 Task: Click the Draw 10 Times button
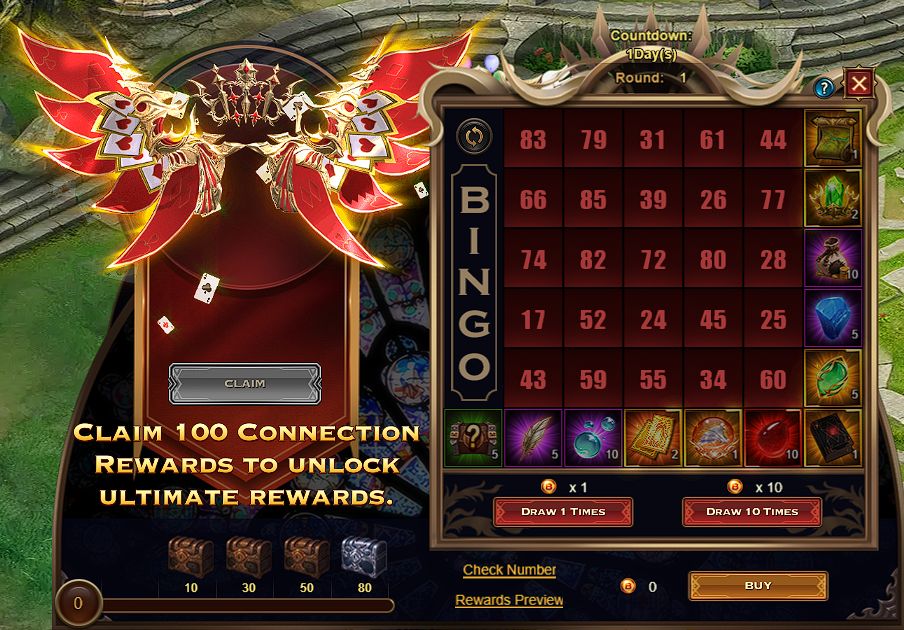coord(751,511)
